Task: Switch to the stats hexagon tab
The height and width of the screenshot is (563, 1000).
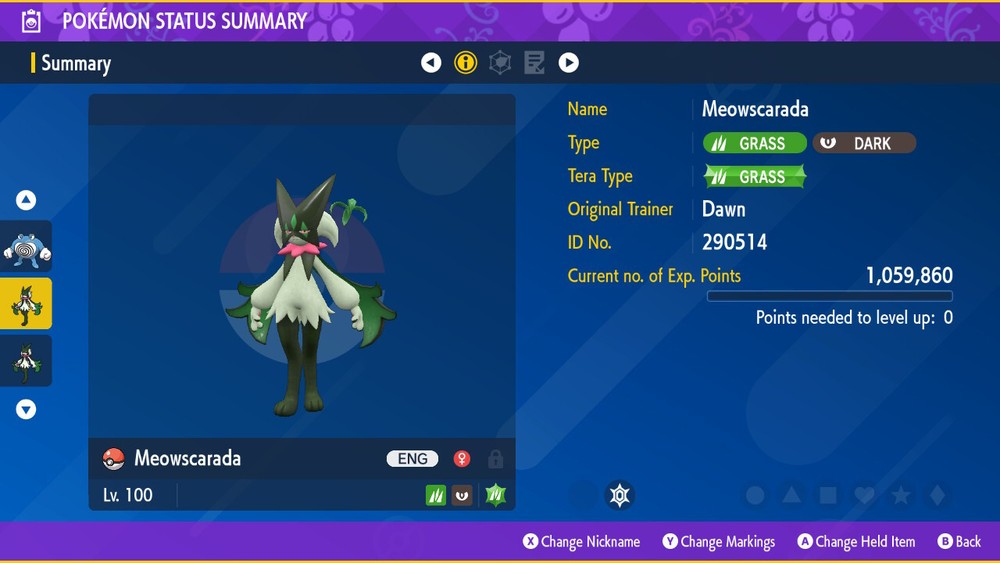Action: 500,63
